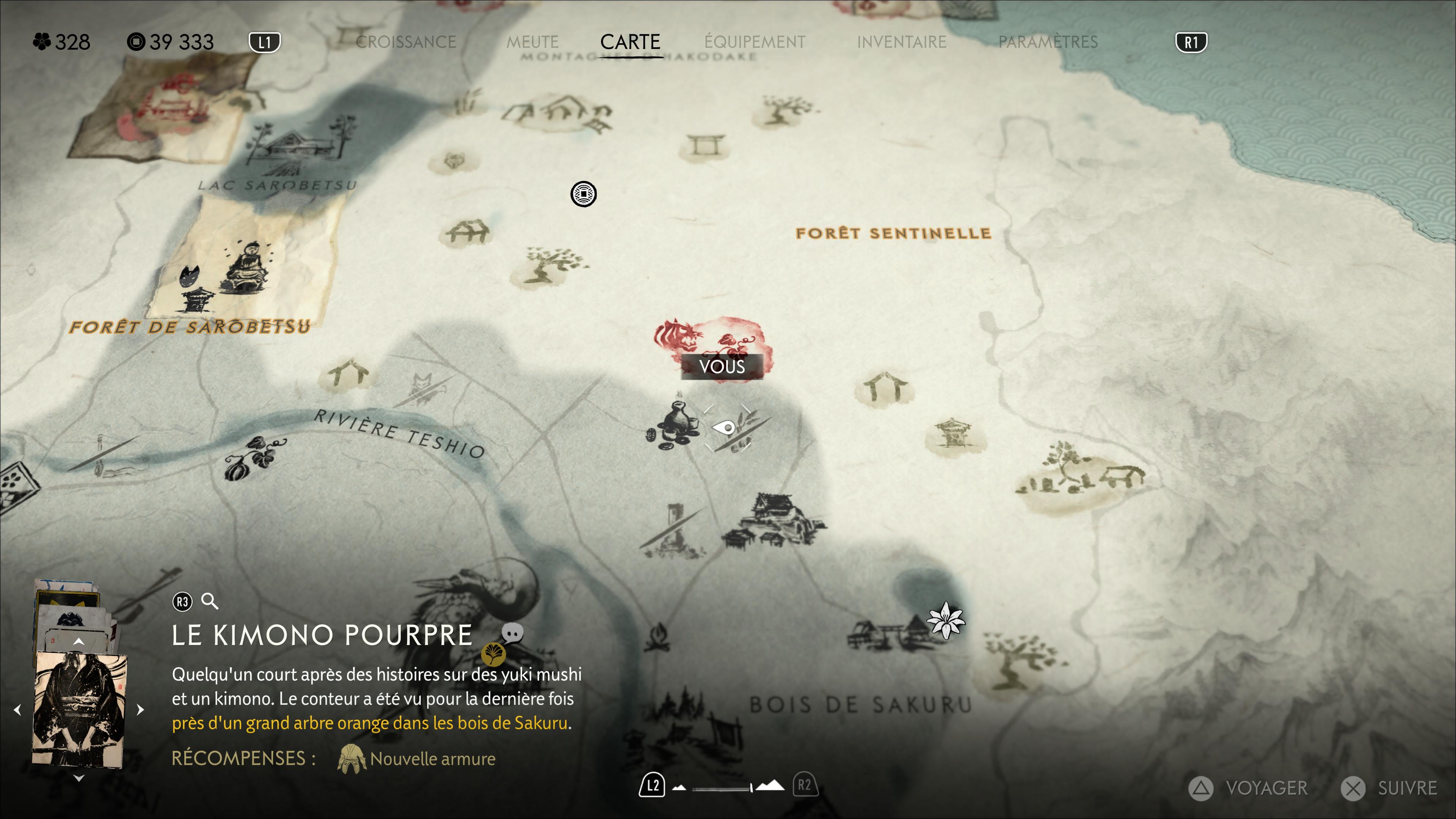Show the previous quest card with left arrow
The width and height of the screenshot is (1456, 819).
point(17,710)
